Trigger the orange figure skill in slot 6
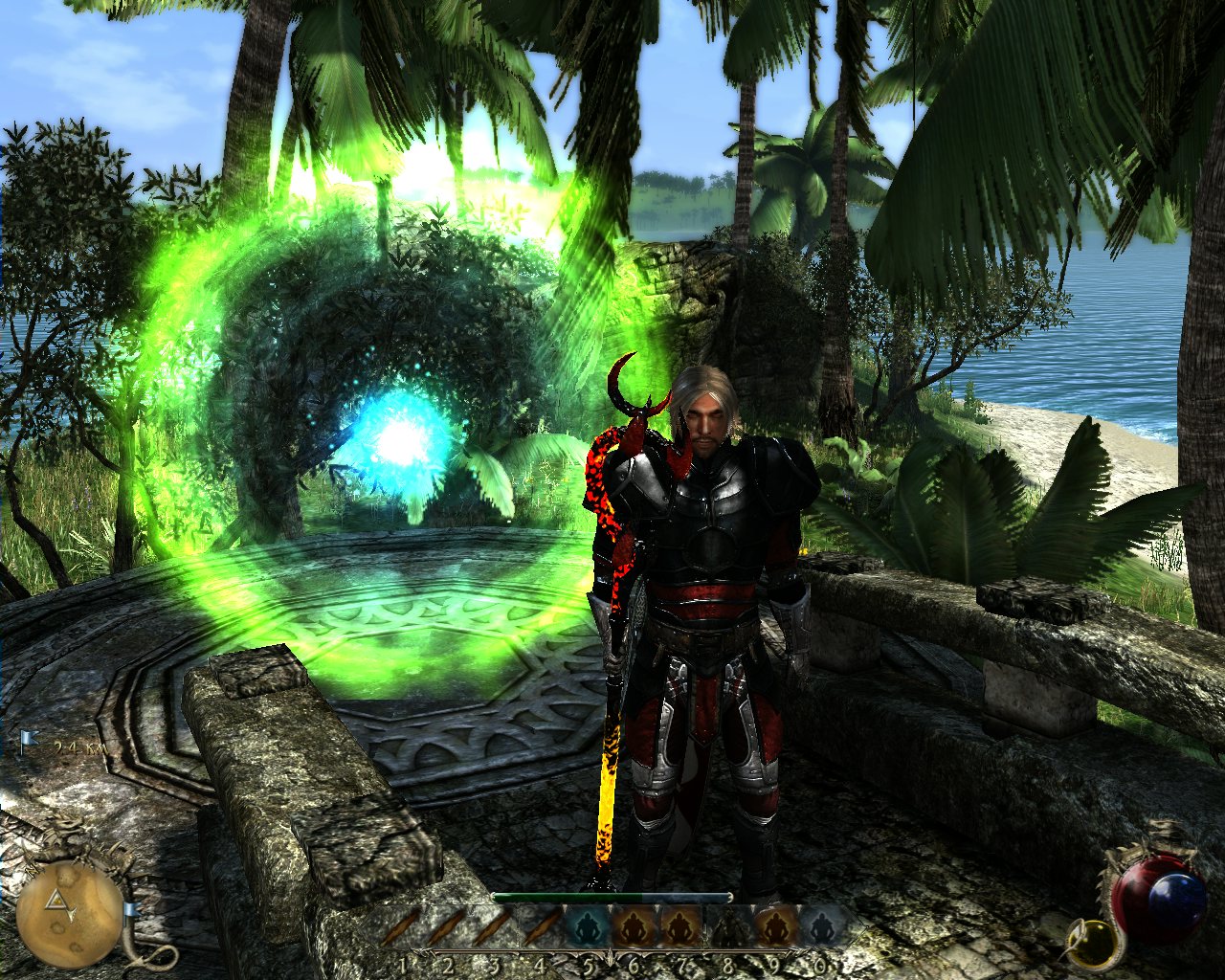1225x980 pixels. tap(633, 928)
